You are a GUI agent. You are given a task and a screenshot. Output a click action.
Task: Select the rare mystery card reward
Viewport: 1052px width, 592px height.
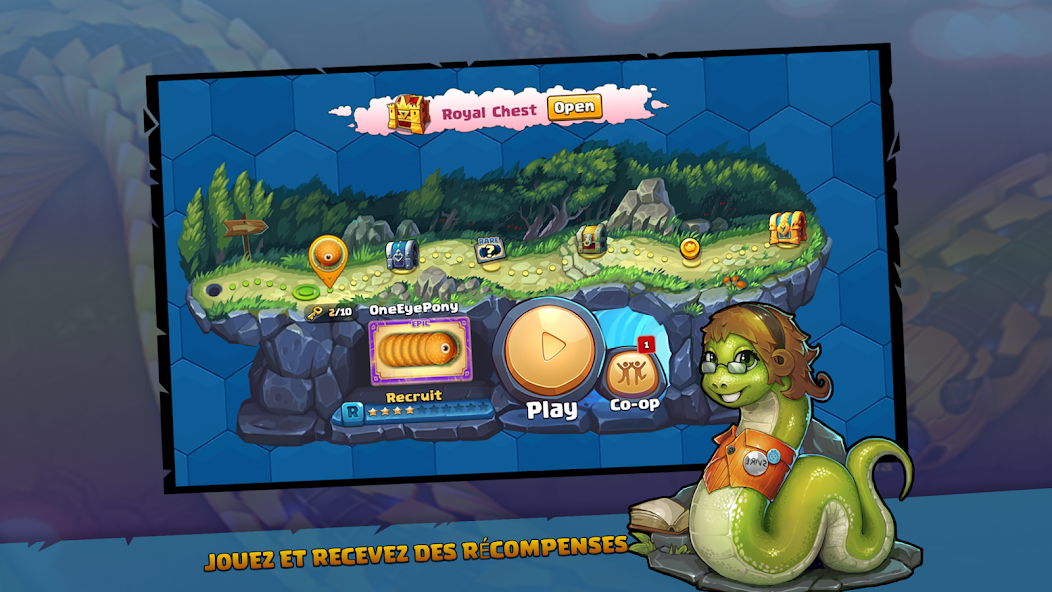coord(489,250)
